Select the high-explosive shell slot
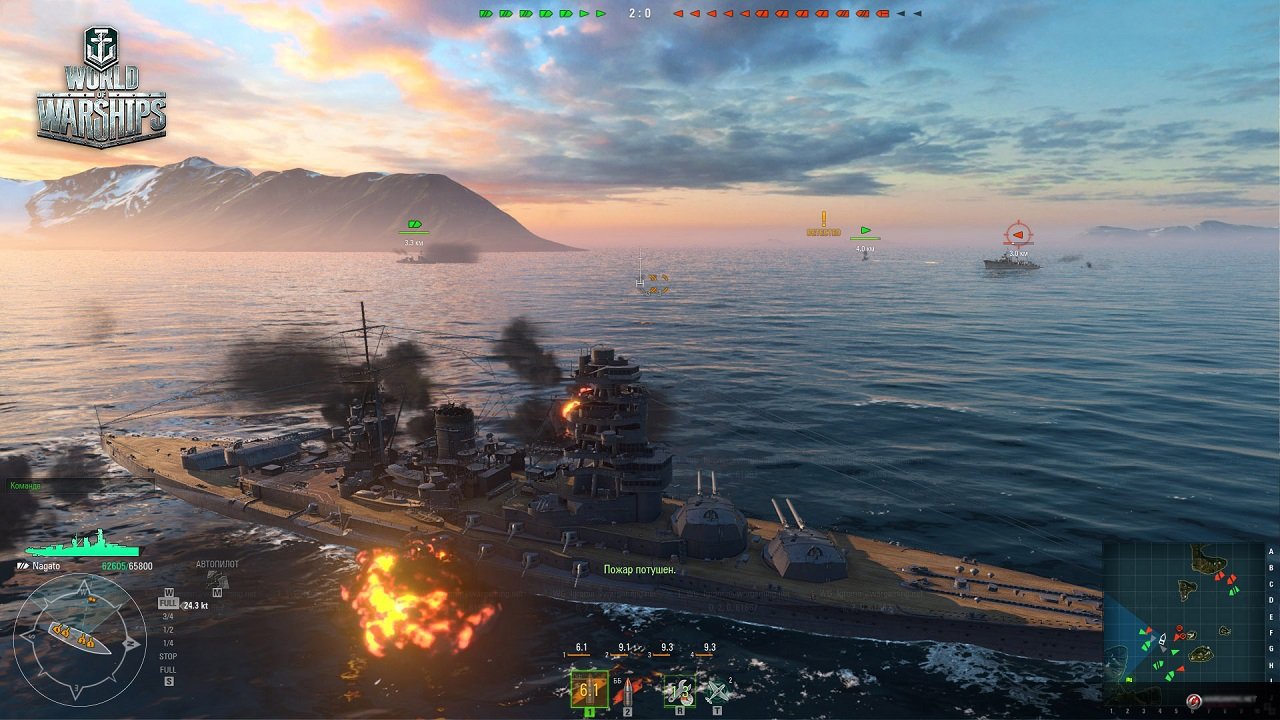 coord(589,689)
